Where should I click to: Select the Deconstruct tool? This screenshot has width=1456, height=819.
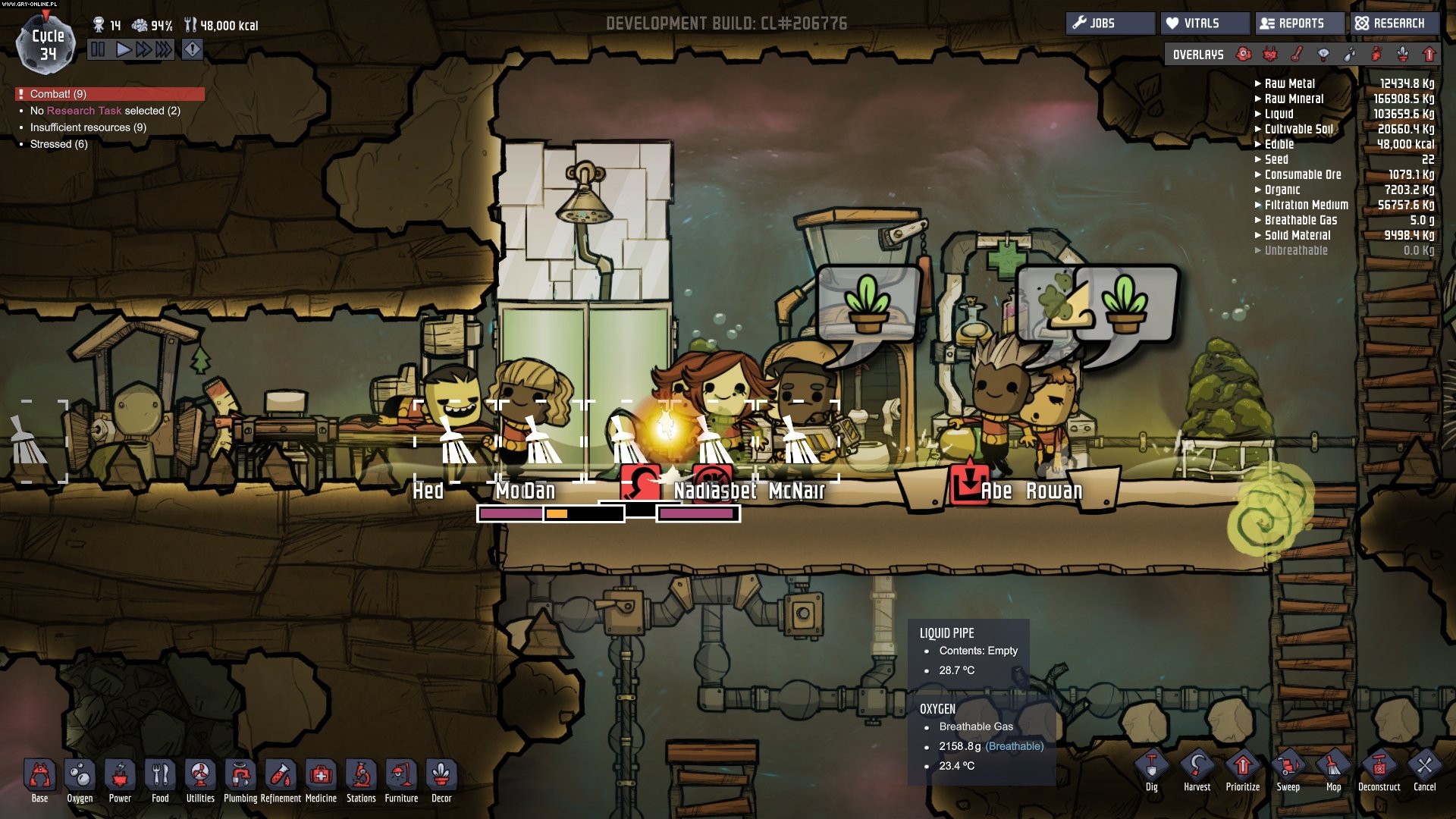click(x=1379, y=770)
